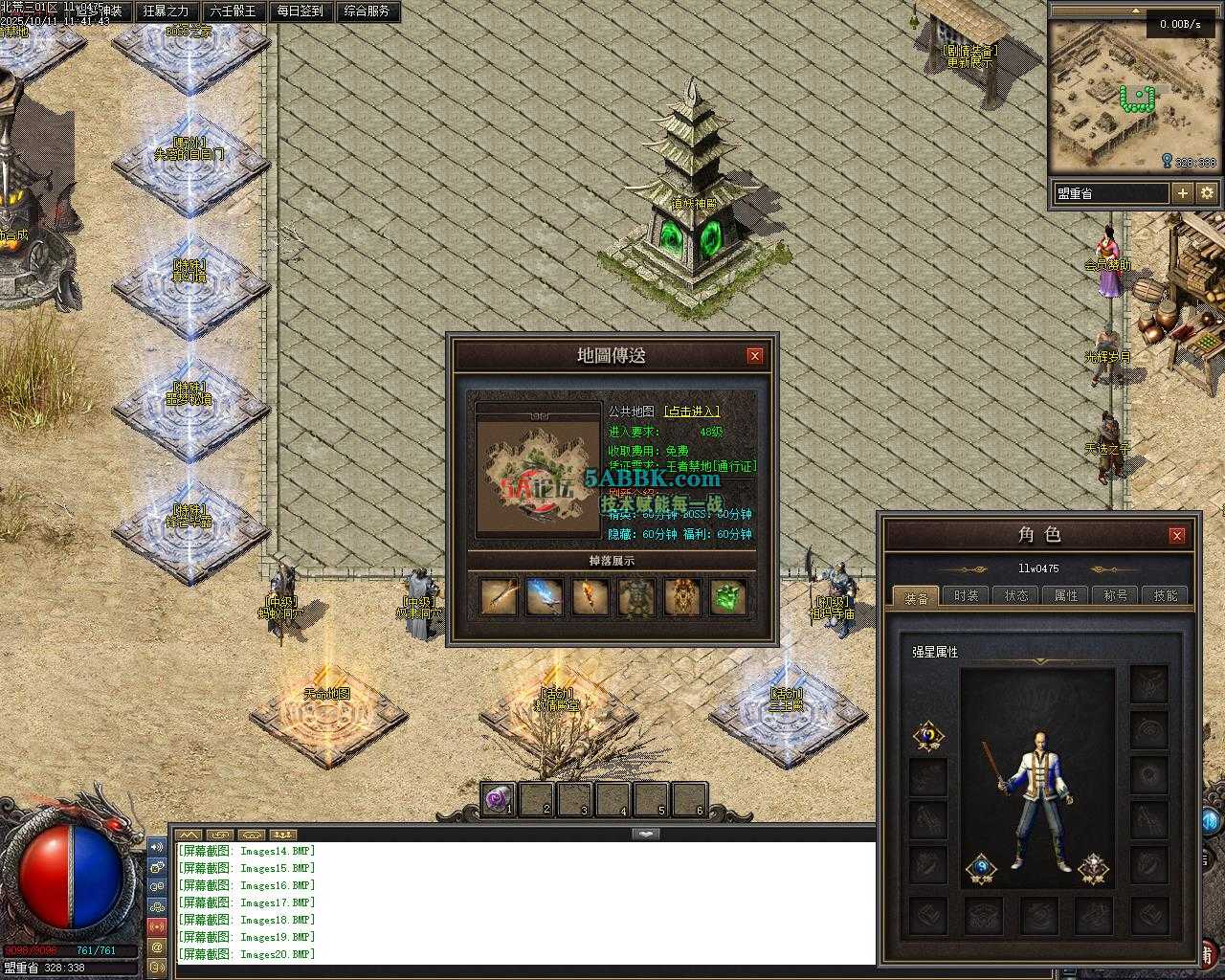Select the green gem drop preview item
Screen dimensions: 1225x980
(x=728, y=596)
